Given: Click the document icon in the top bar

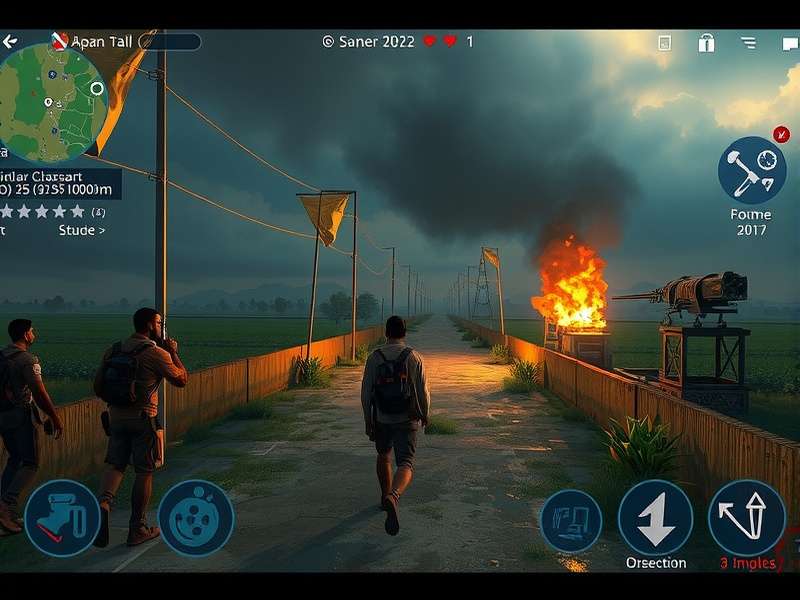Looking at the screenshot, I should tap(665, 43).
